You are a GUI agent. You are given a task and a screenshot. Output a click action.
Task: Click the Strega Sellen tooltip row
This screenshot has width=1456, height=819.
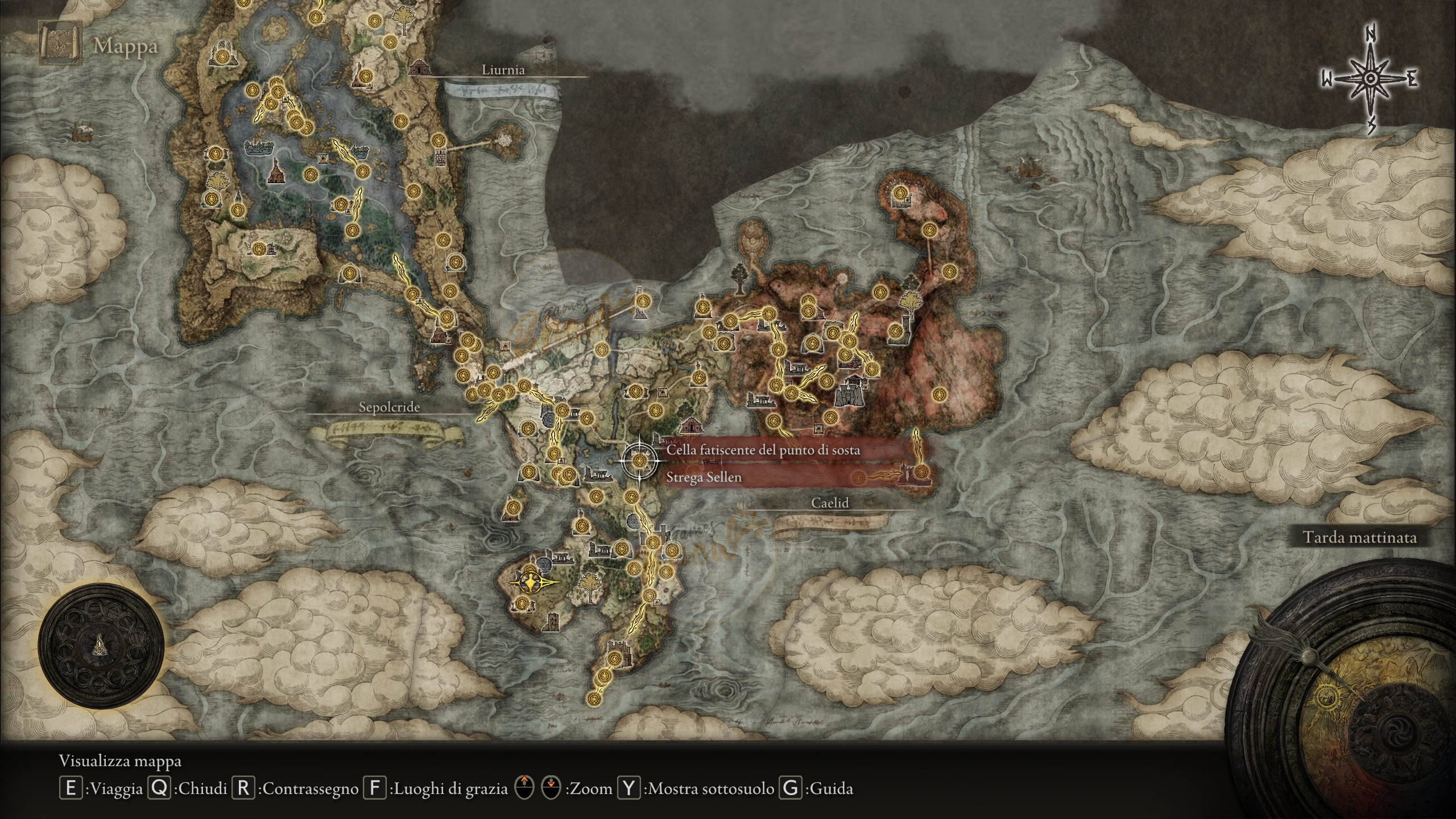point(704,477)
